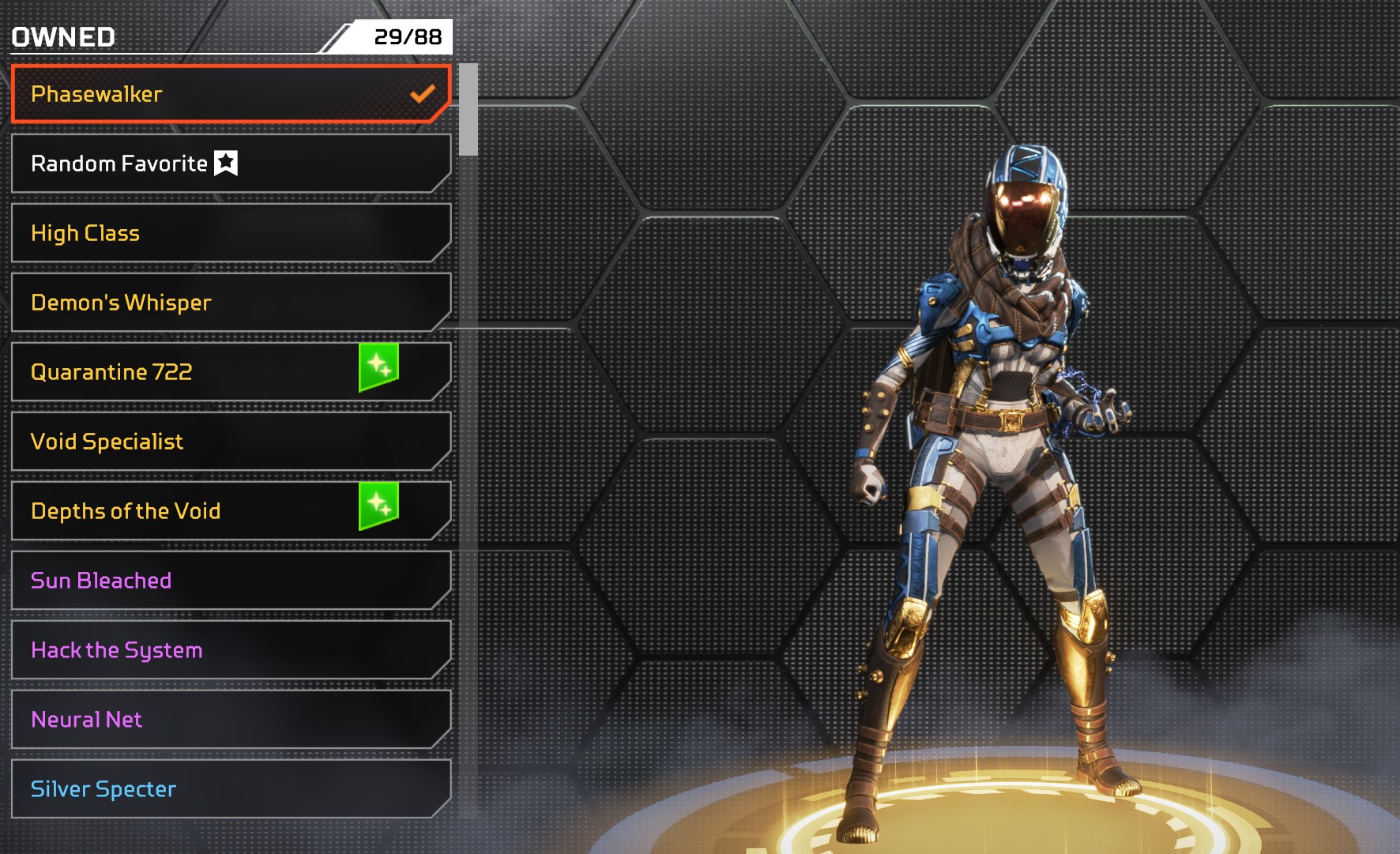
Task: Equip the High Class skin
Action: 229,233
